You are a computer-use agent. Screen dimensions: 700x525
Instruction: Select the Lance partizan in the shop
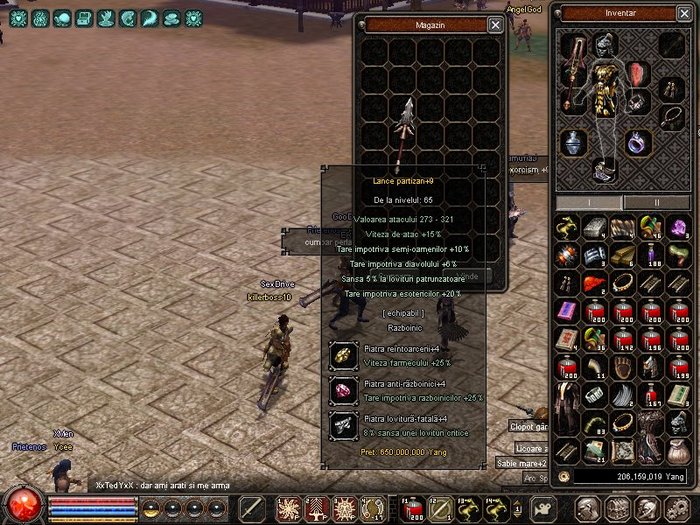pos(404,130)
